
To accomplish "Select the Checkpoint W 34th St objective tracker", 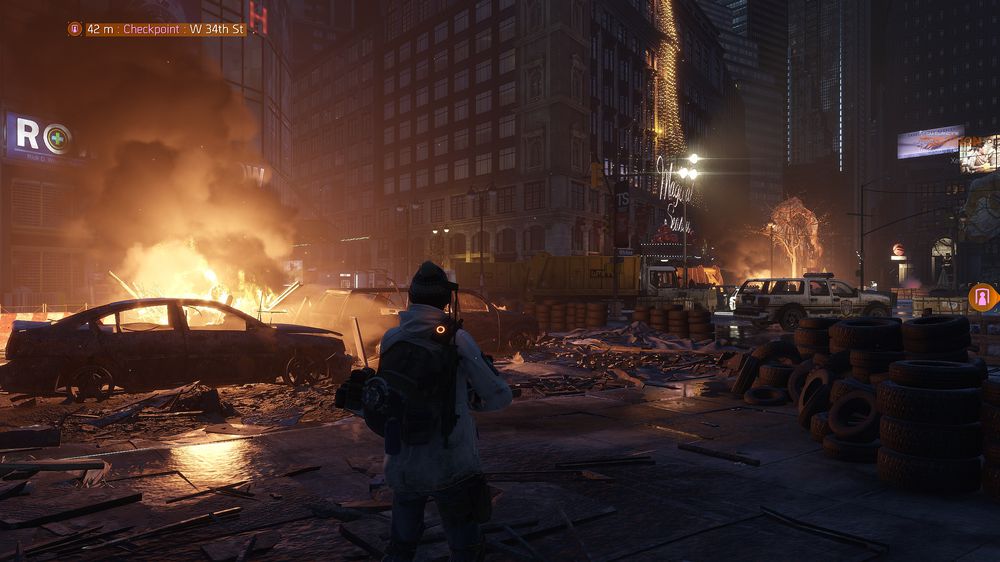I will [157, 29].
